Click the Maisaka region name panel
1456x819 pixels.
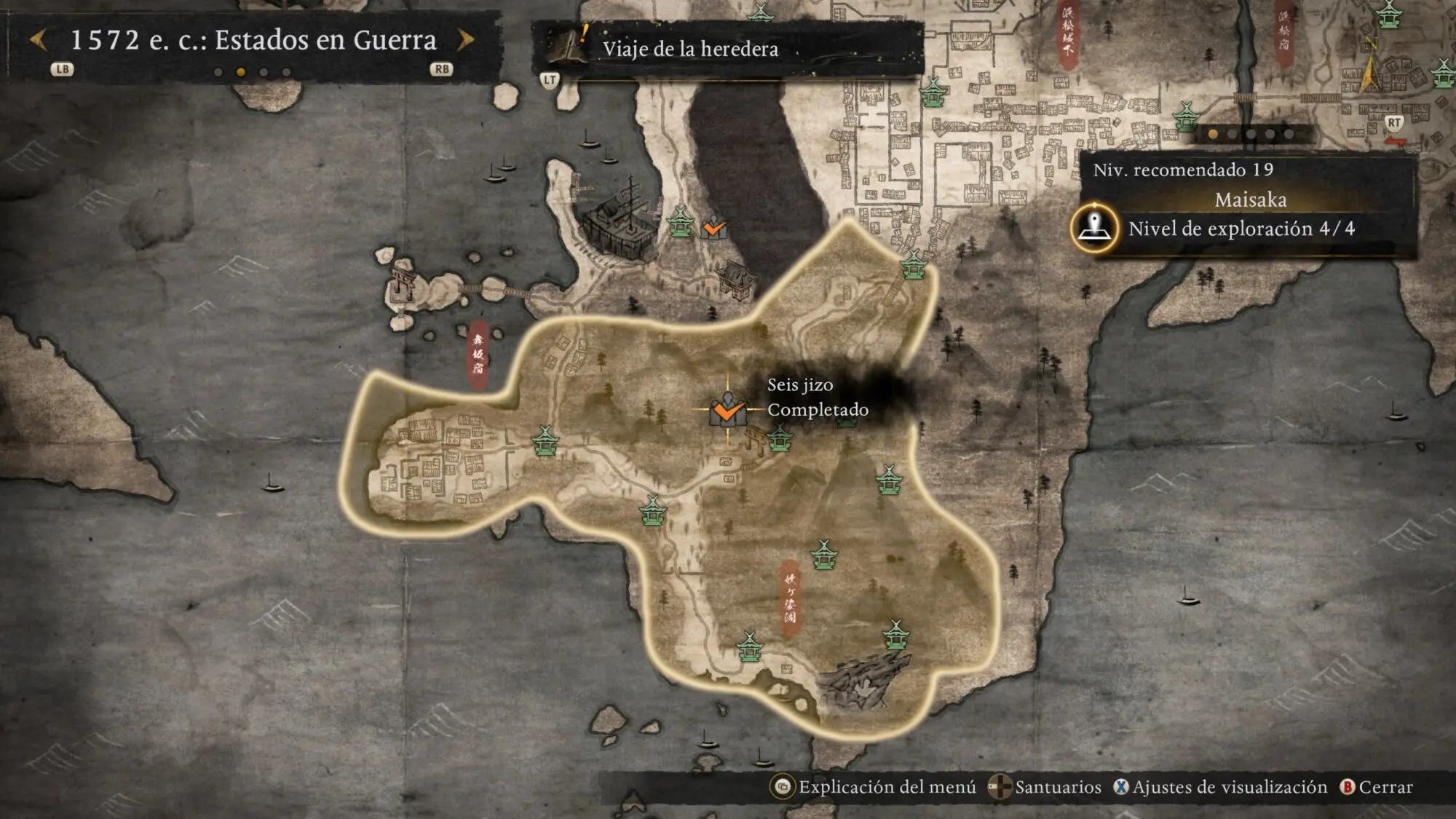point(1250,199)
